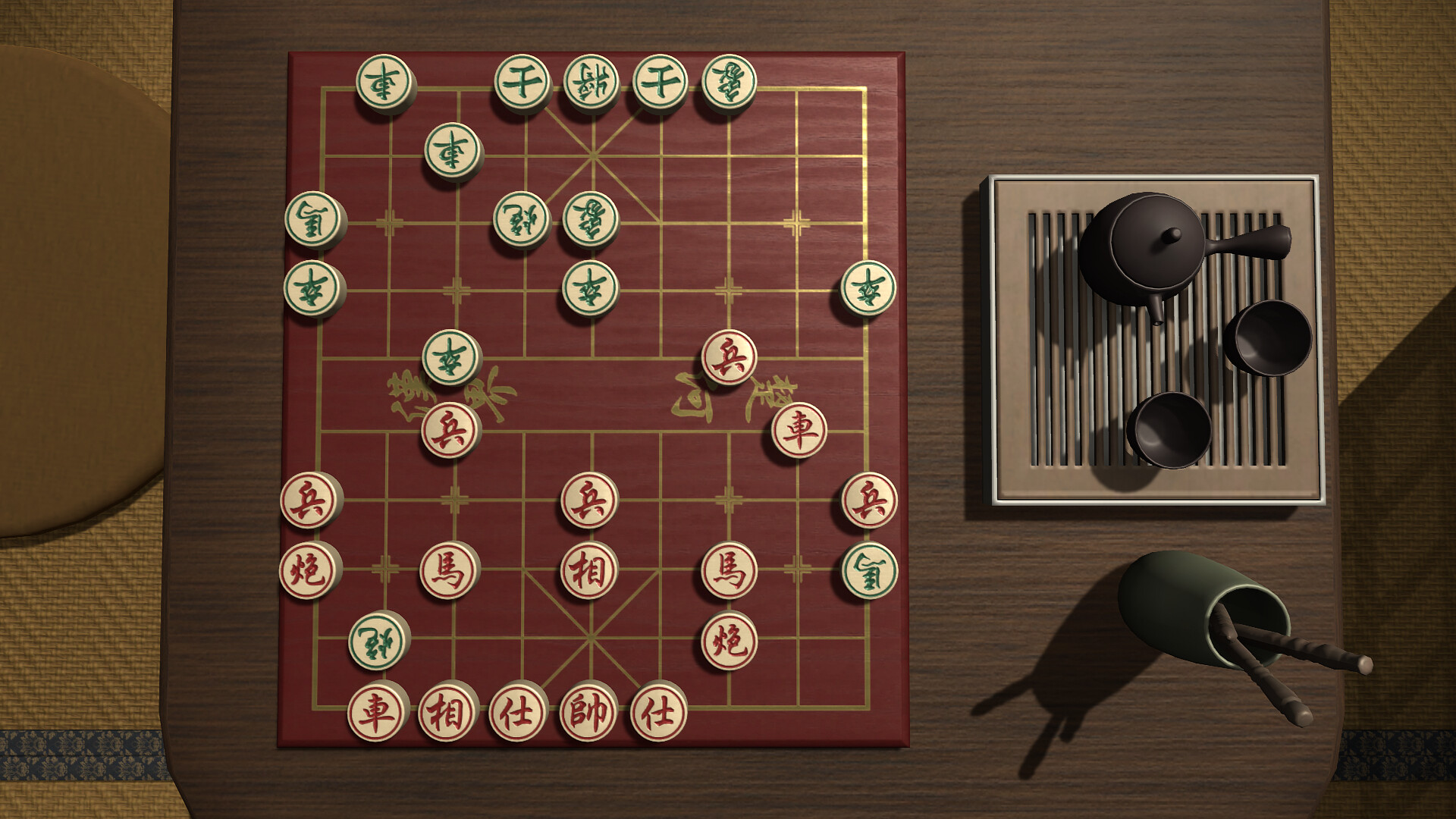Select the green elephant beside the green horse
1456x819 pixels.
(x=591, y=219)
